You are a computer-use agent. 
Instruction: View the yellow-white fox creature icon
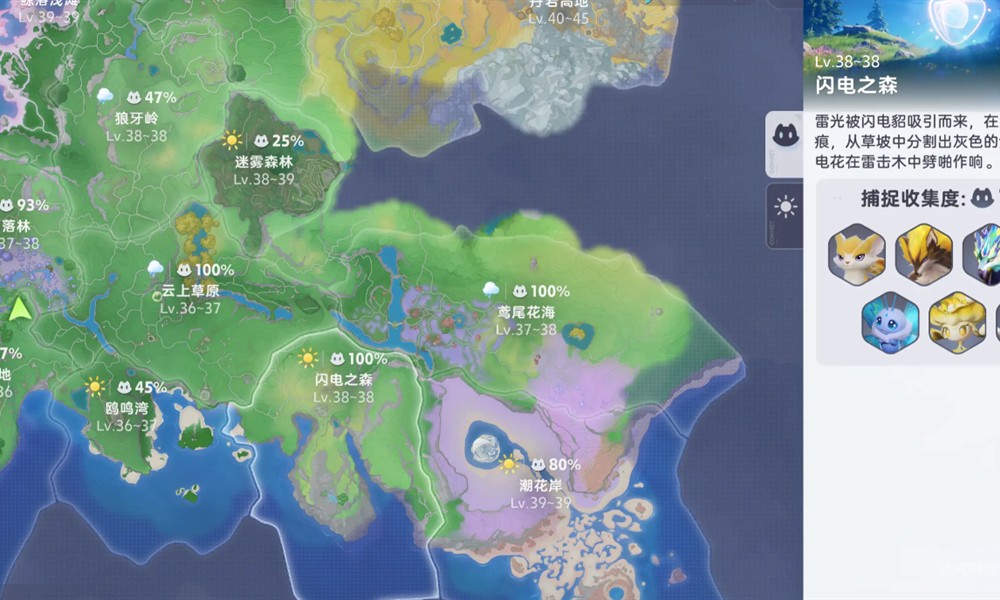[857, 254]
